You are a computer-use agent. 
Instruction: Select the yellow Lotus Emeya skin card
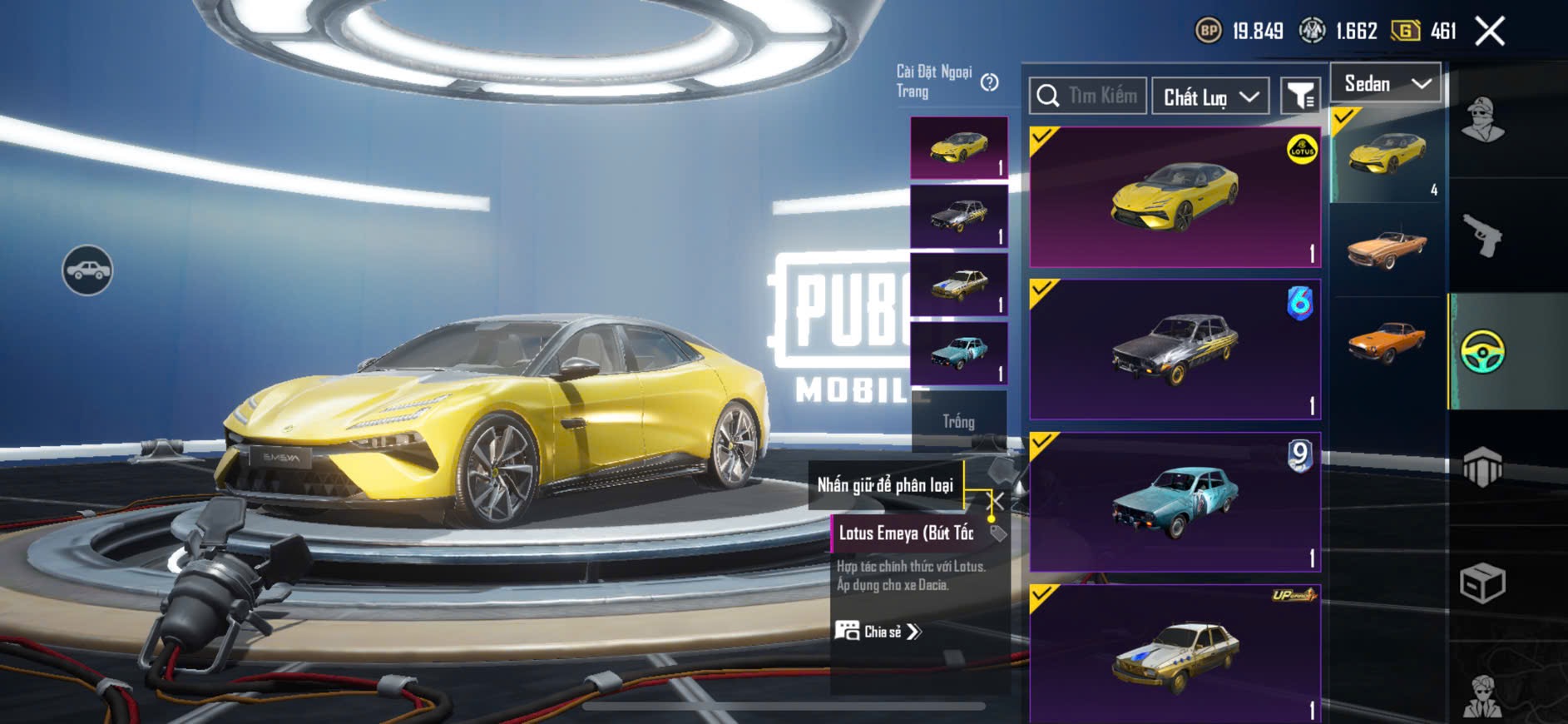point(1175,198)
